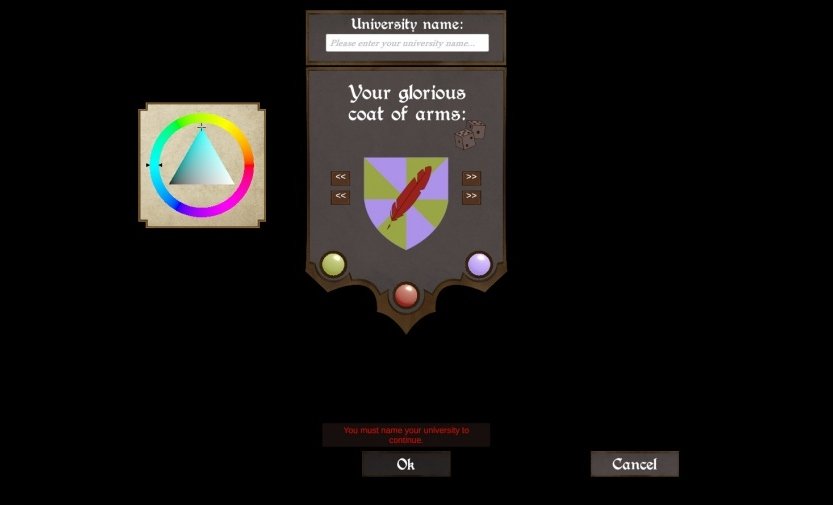This screenshot has width=833, height=505.
Task: Select the yellow-green color orb
Action: click(333, 264)
